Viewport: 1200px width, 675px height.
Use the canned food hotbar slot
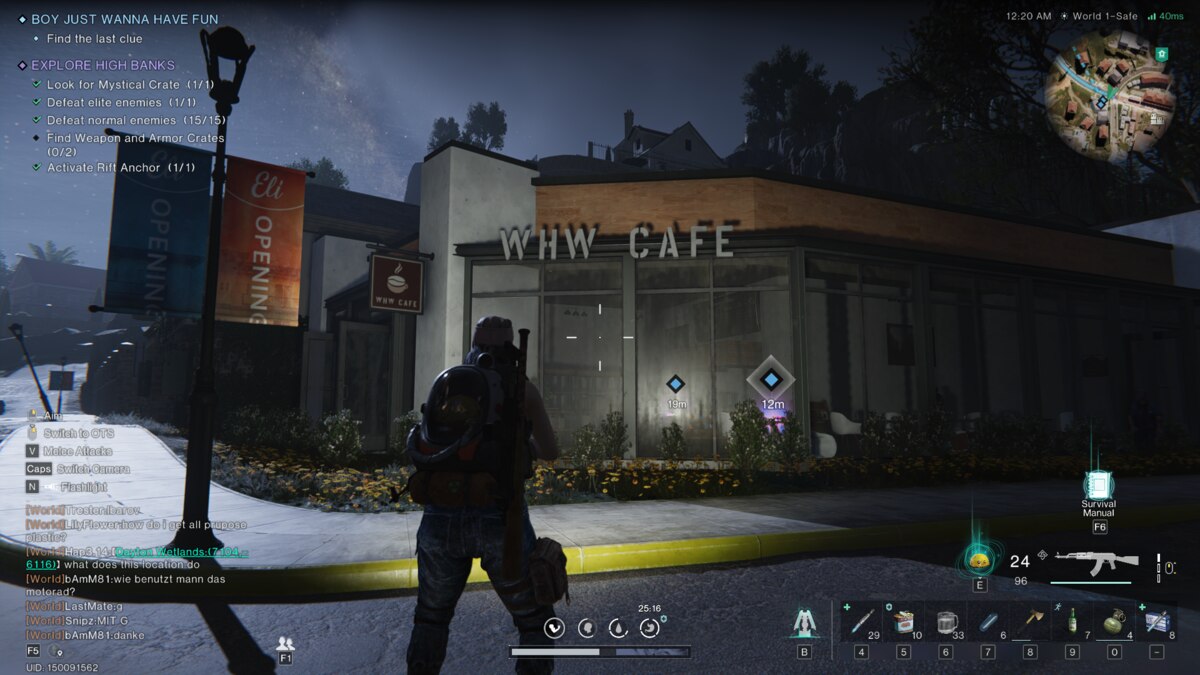pos(903,622)
